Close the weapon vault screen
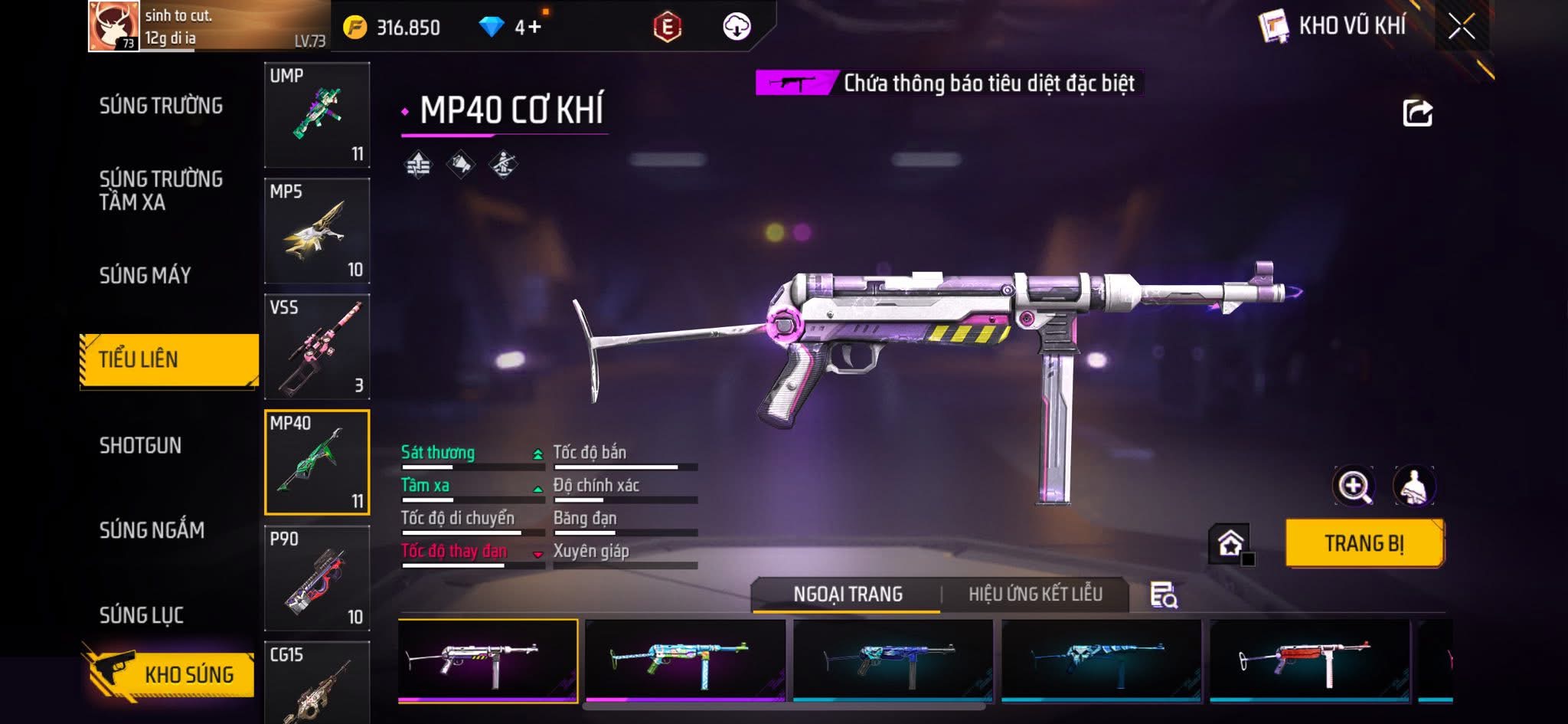 point(1461,27)
